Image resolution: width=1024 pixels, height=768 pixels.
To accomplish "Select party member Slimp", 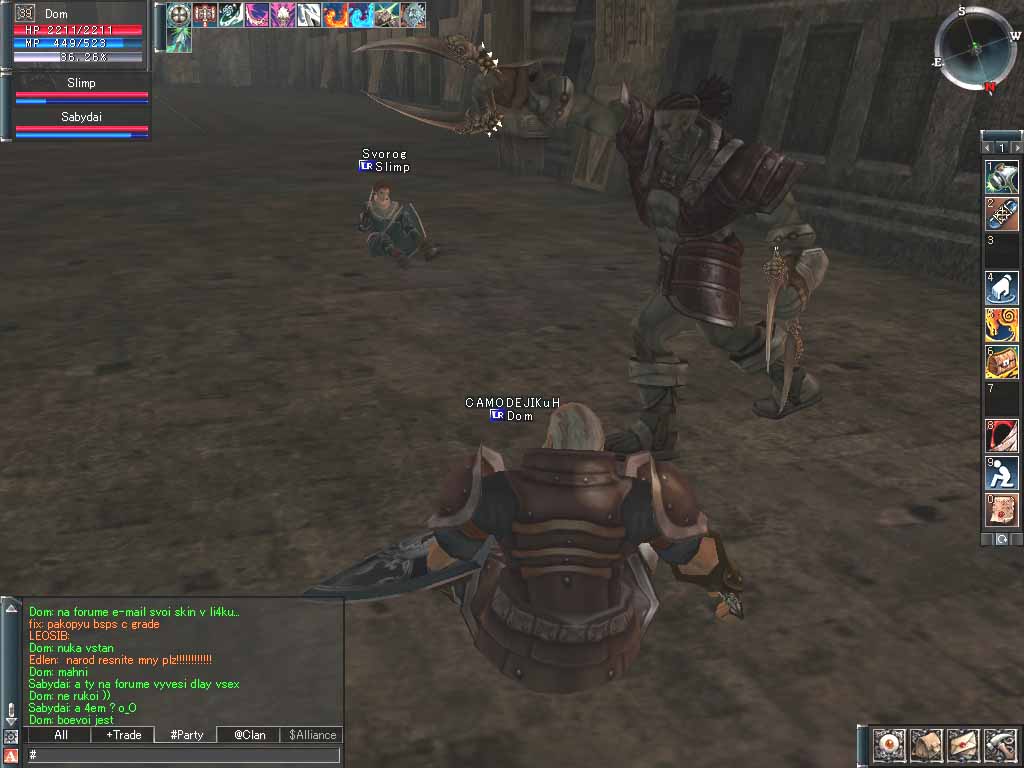I will pyautogui.click(x=81, y=91).
